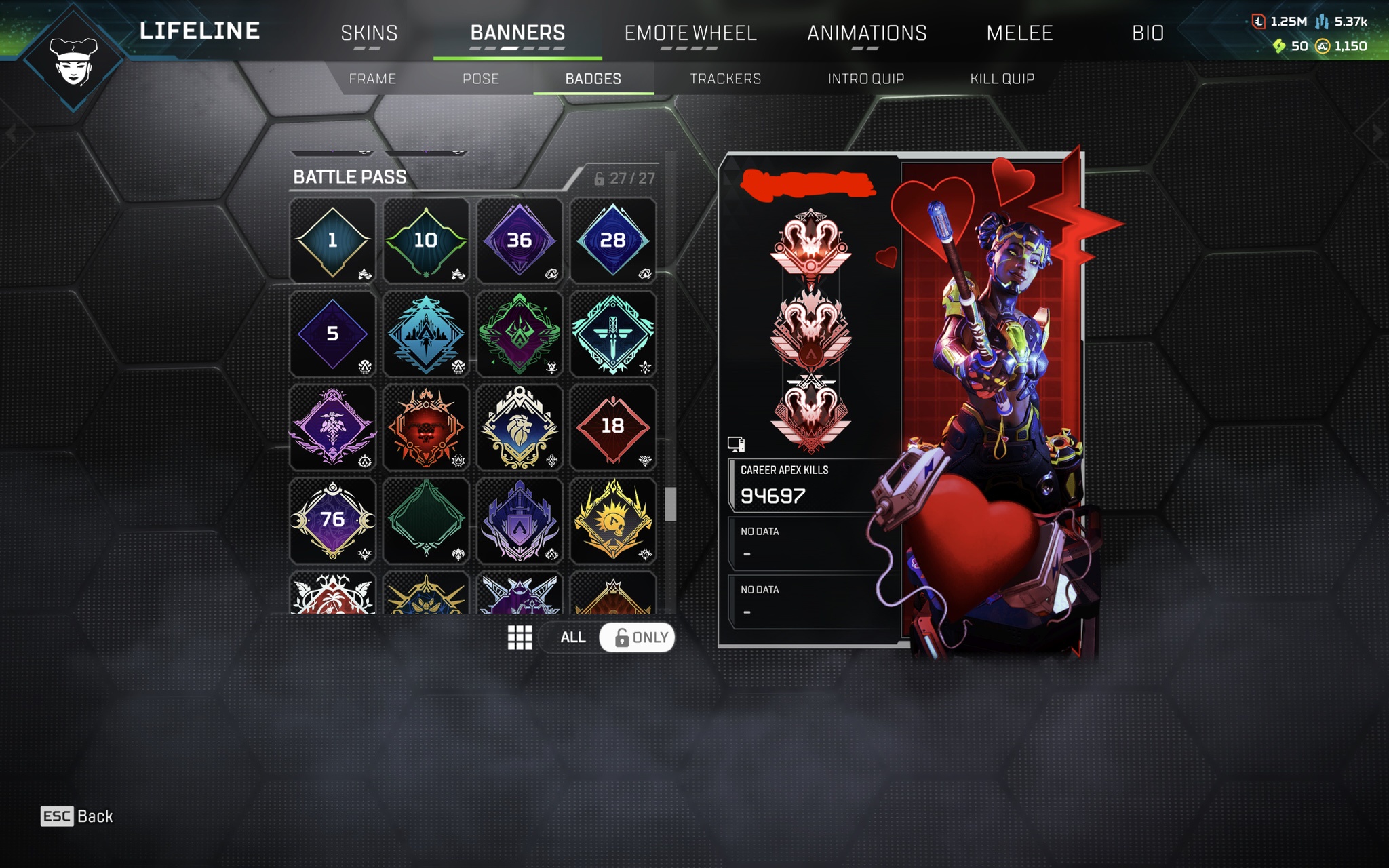Select the Kill Quip sub-tab
Image resolution: width=1389 pixels, height=868 pixels.
click(1002, 79)
